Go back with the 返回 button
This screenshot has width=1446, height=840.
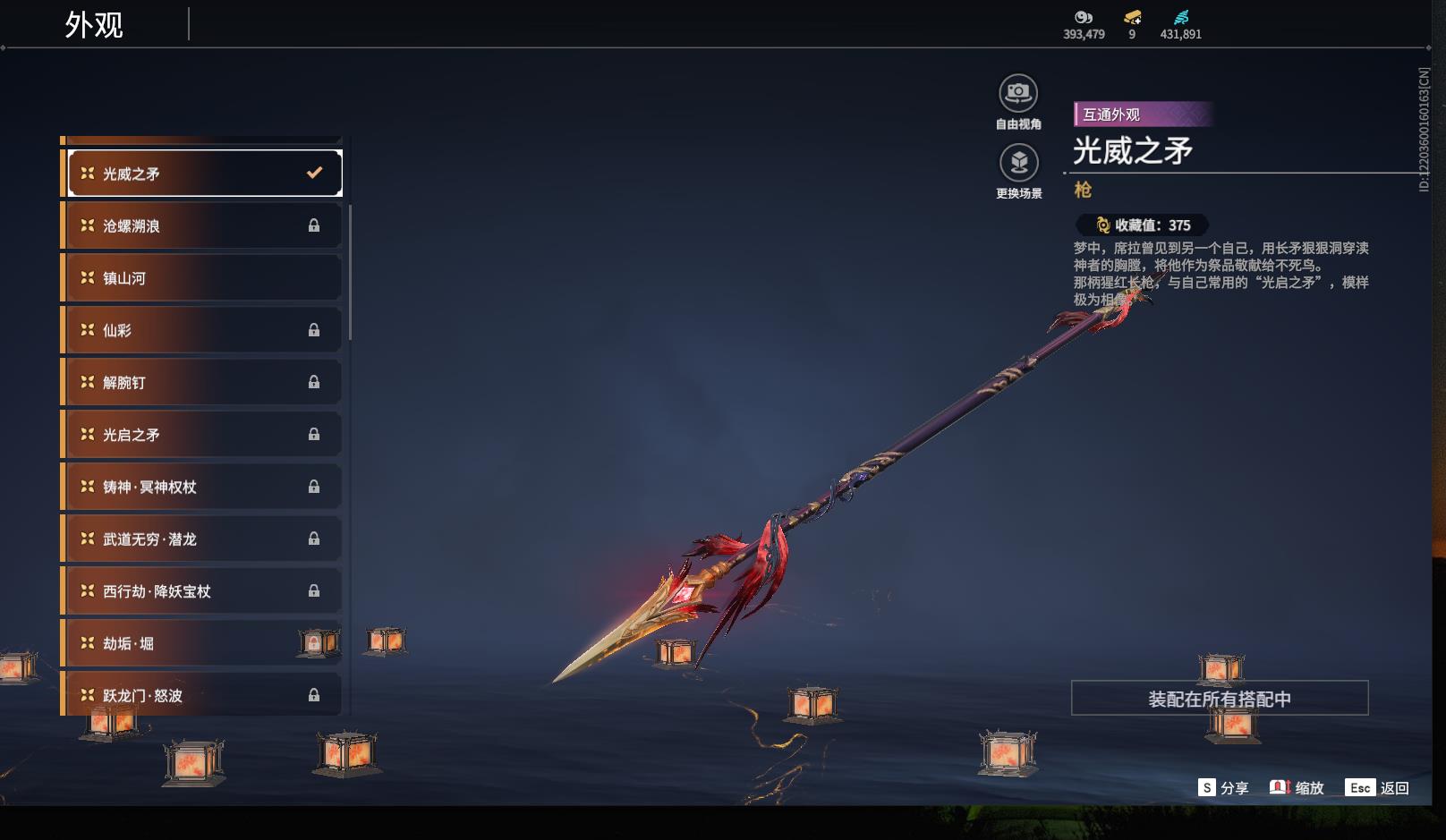(1377, 788)
